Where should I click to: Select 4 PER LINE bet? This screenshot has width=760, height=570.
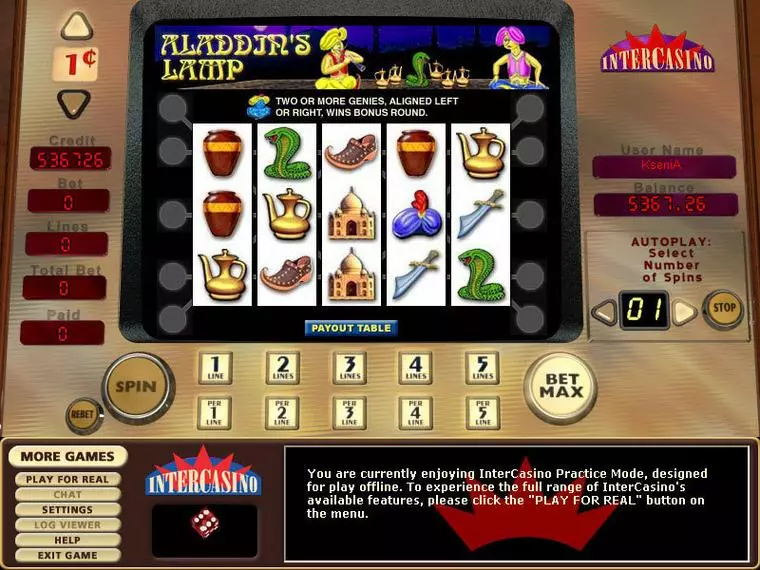click(415, 412)
